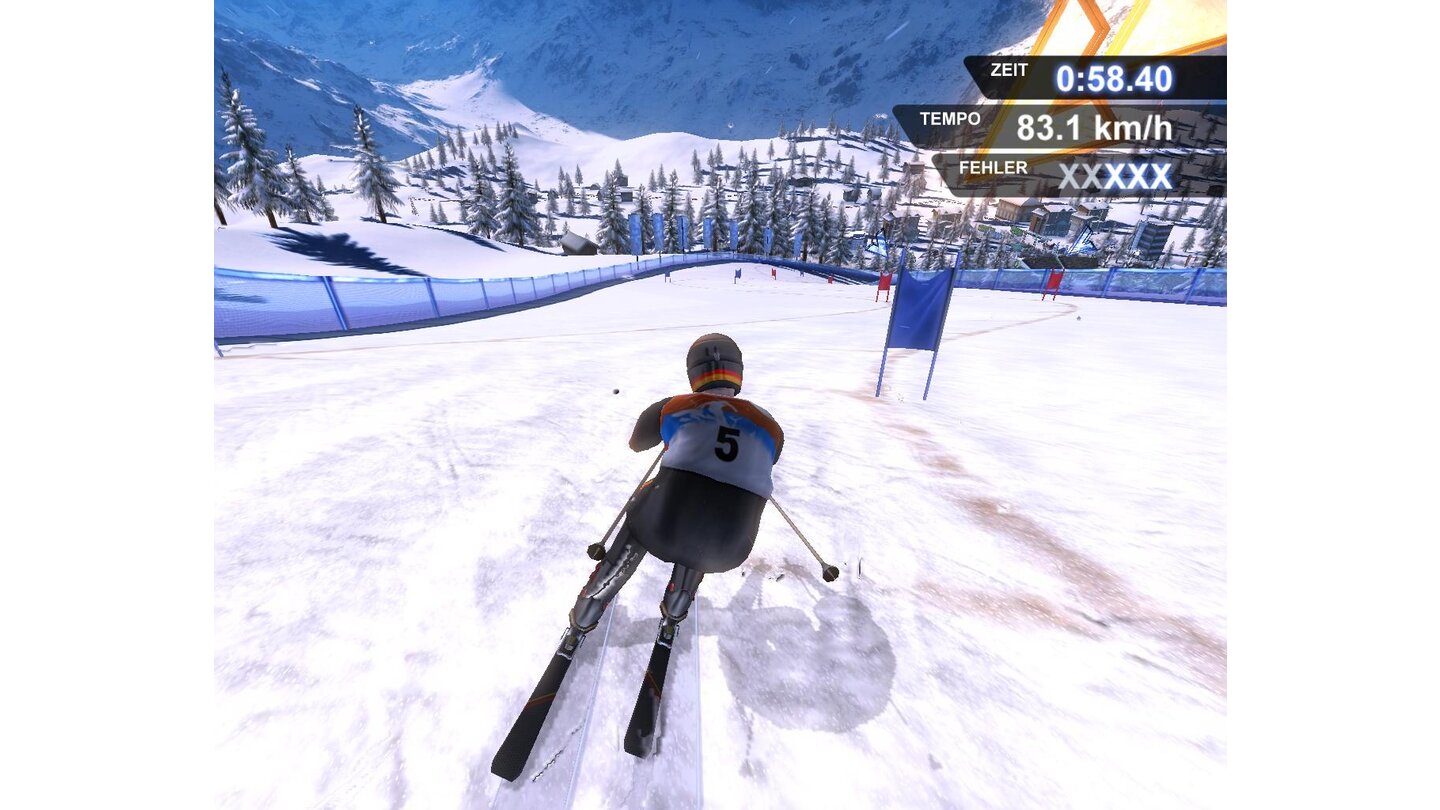
Task: Expand the FEHLER panel header
Action: 995,167
